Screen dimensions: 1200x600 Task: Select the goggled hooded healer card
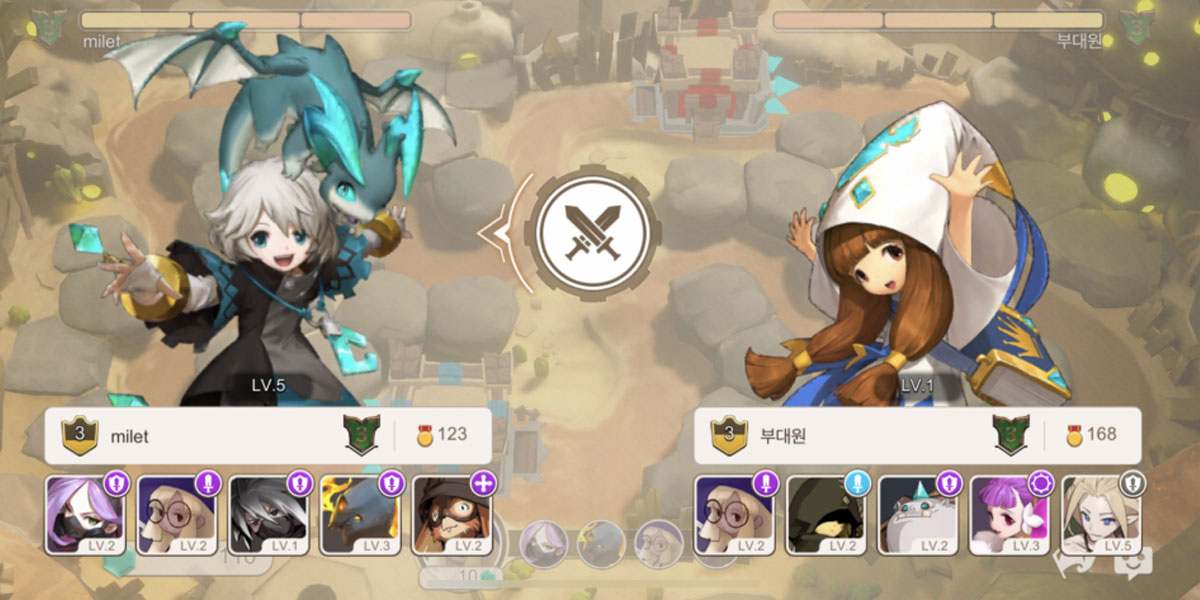pyautogui.click(x=452, y=515)
